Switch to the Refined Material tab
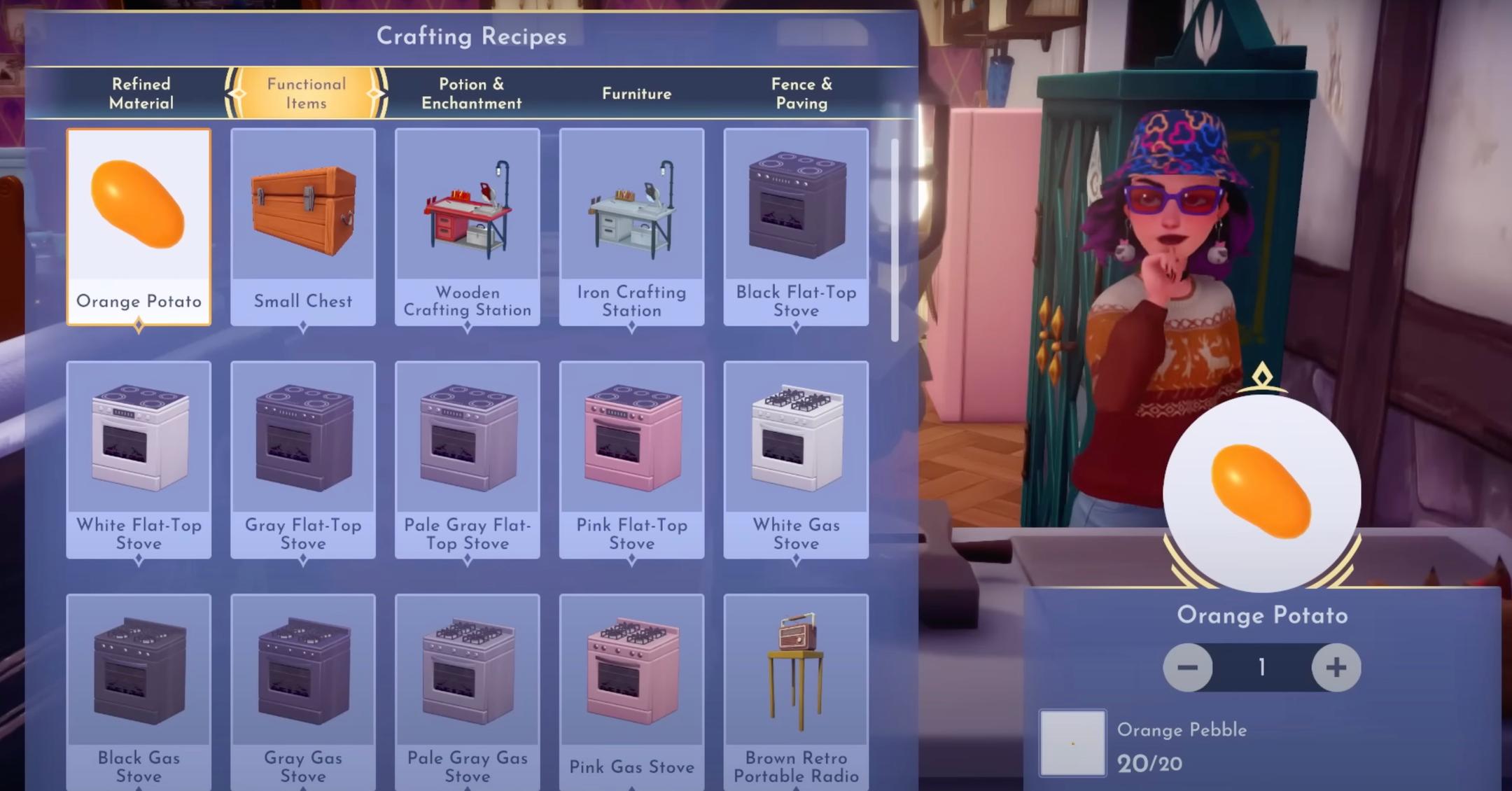The width and height of the screenshot is (1512, 791). click(x=140, y=93)
